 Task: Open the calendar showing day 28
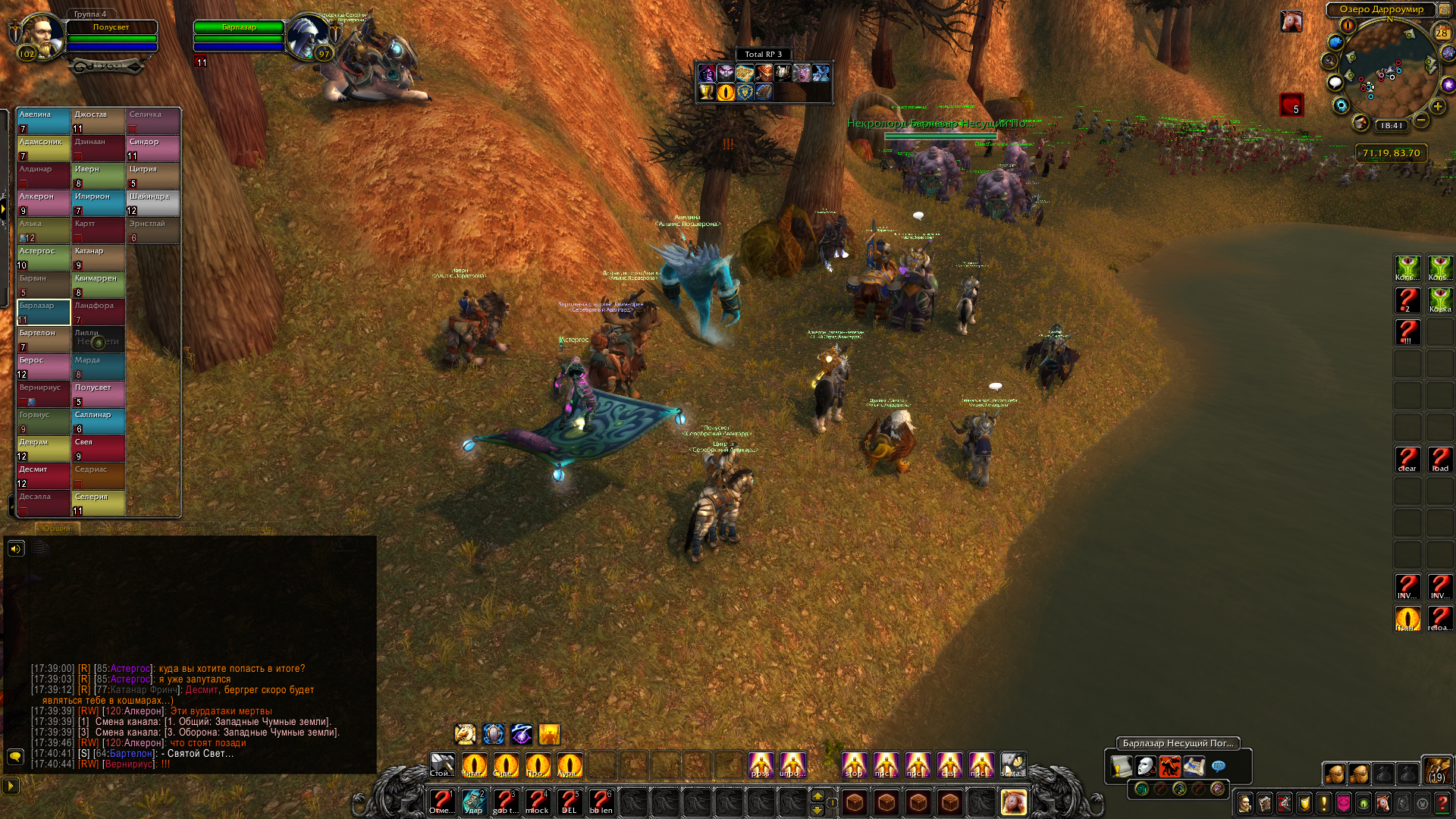click(x=1442, y=33)
